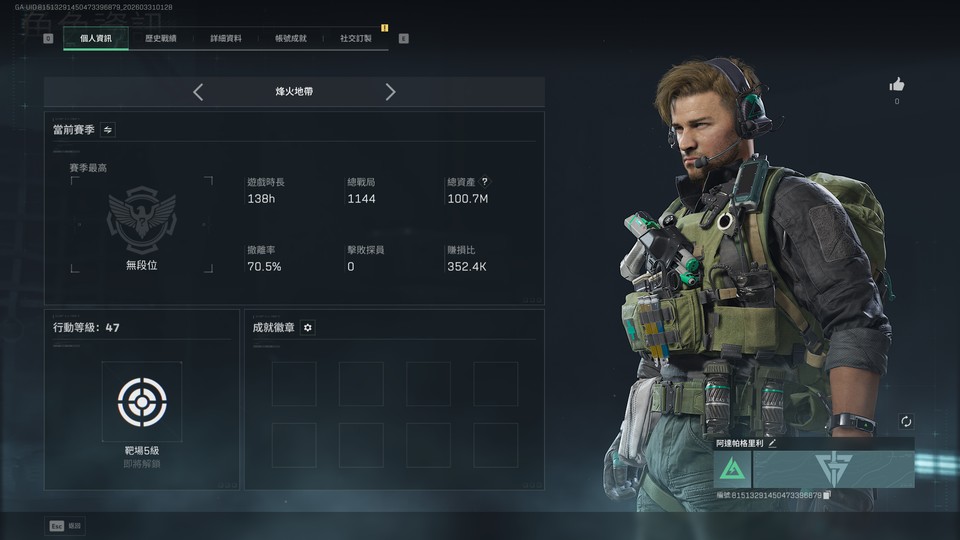The width and height of the screenshot is (960, 540).
Task: Give a thumbs-up like to the profile
Action: 896,85
